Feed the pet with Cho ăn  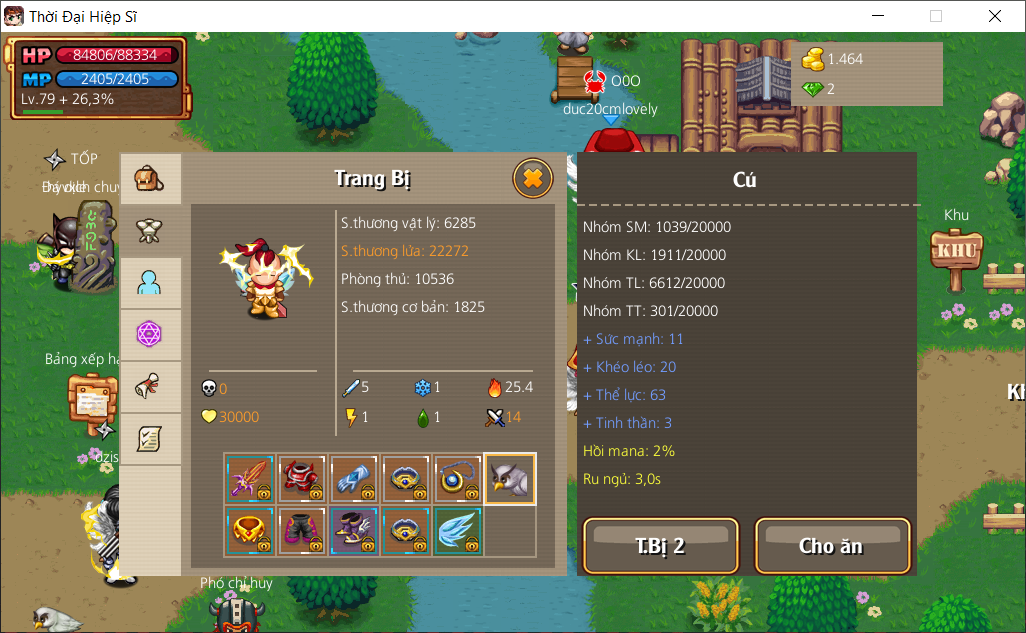[x=832, y=546]
